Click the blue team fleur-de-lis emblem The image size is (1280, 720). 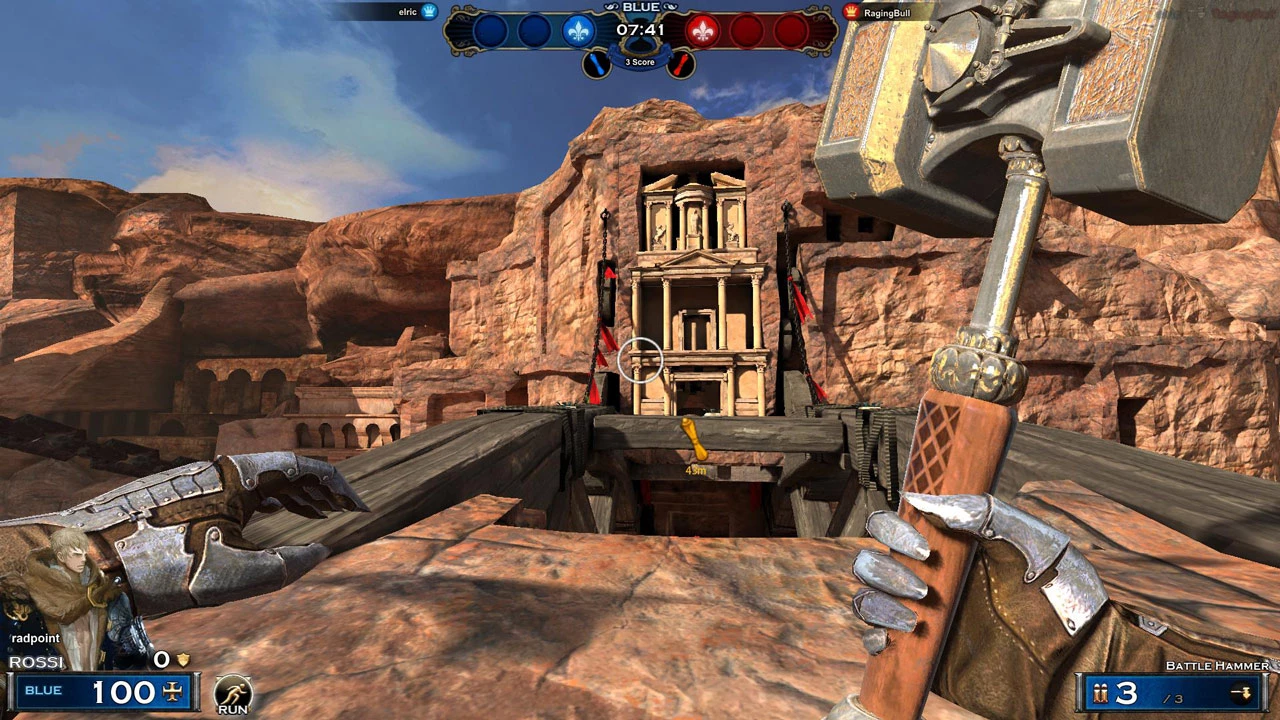[578, 31]
